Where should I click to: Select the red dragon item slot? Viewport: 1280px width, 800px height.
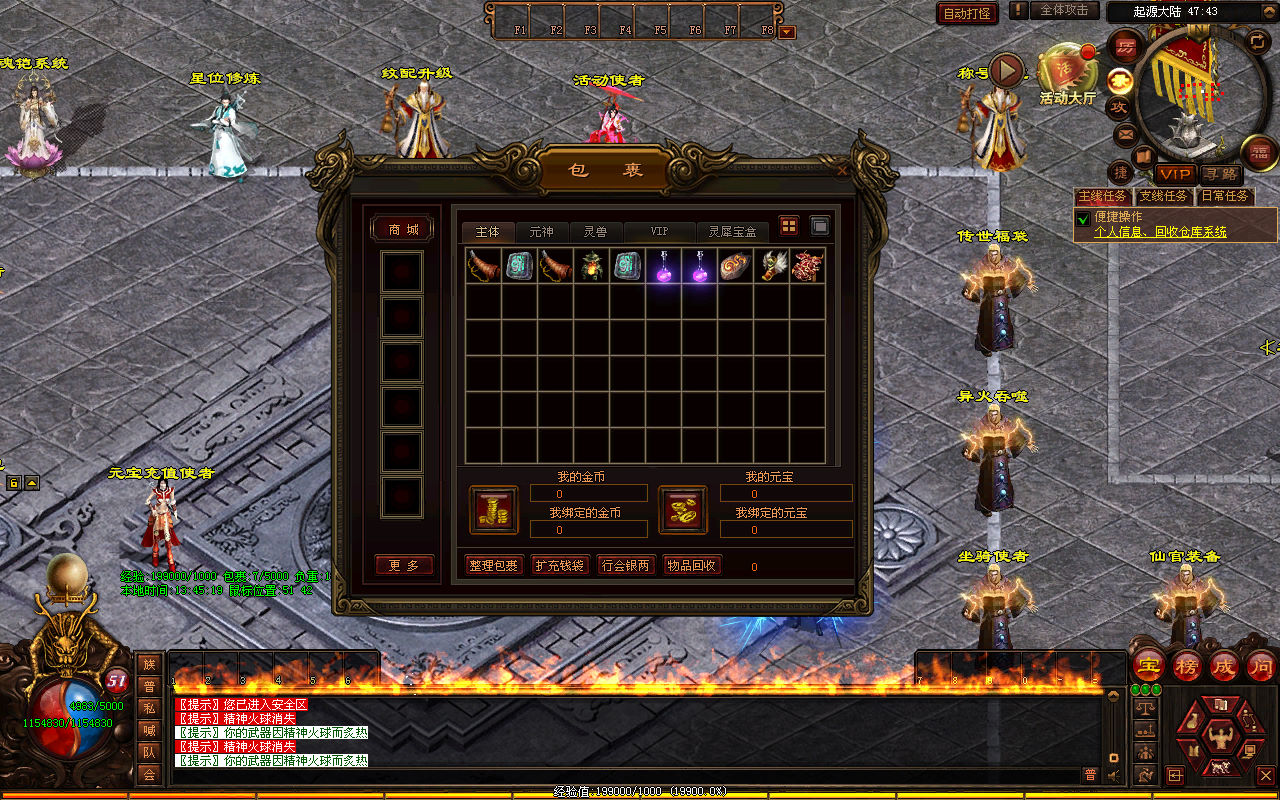point(807,266)
